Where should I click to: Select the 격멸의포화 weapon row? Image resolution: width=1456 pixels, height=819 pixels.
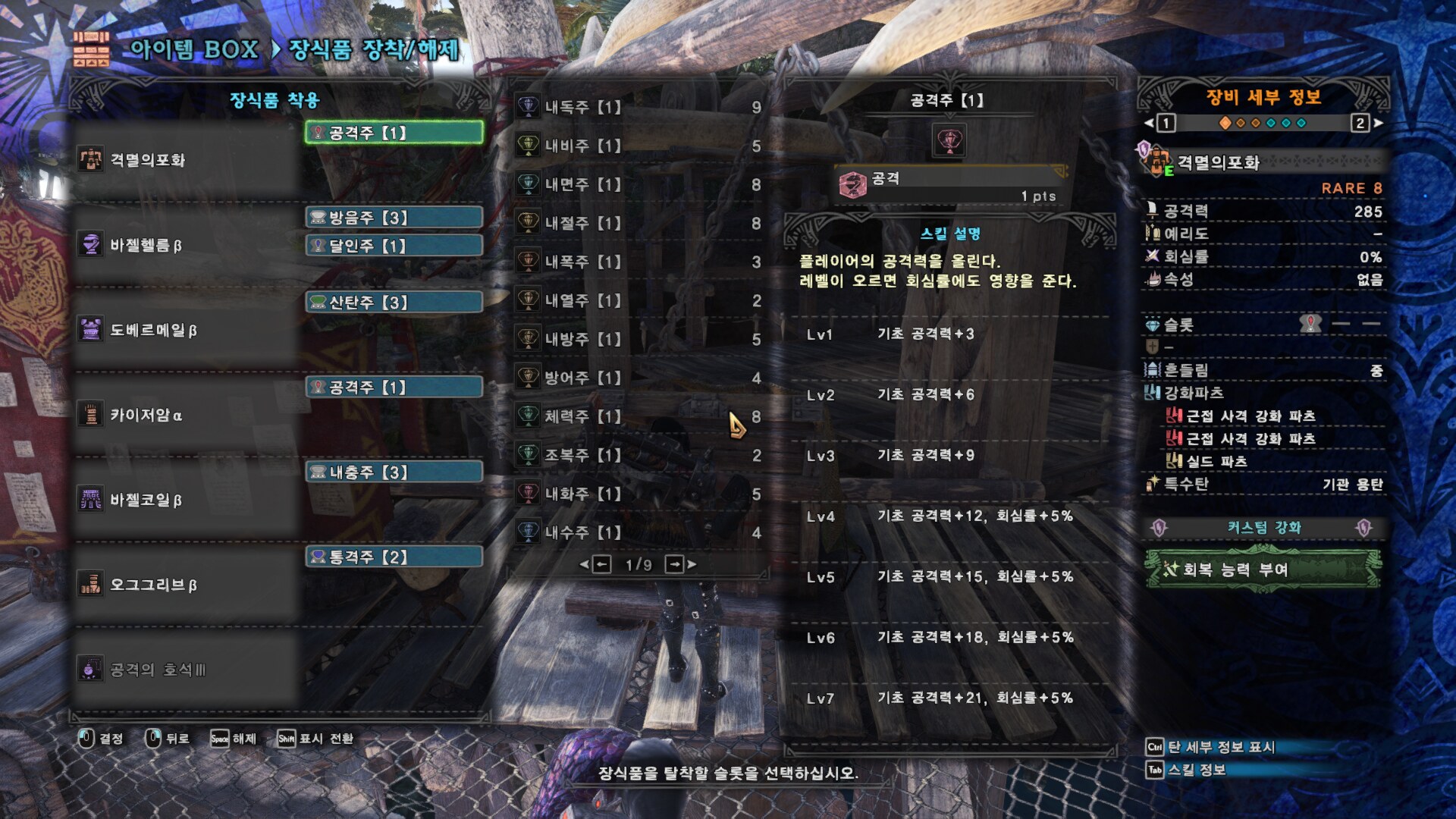tap(186, 160)
